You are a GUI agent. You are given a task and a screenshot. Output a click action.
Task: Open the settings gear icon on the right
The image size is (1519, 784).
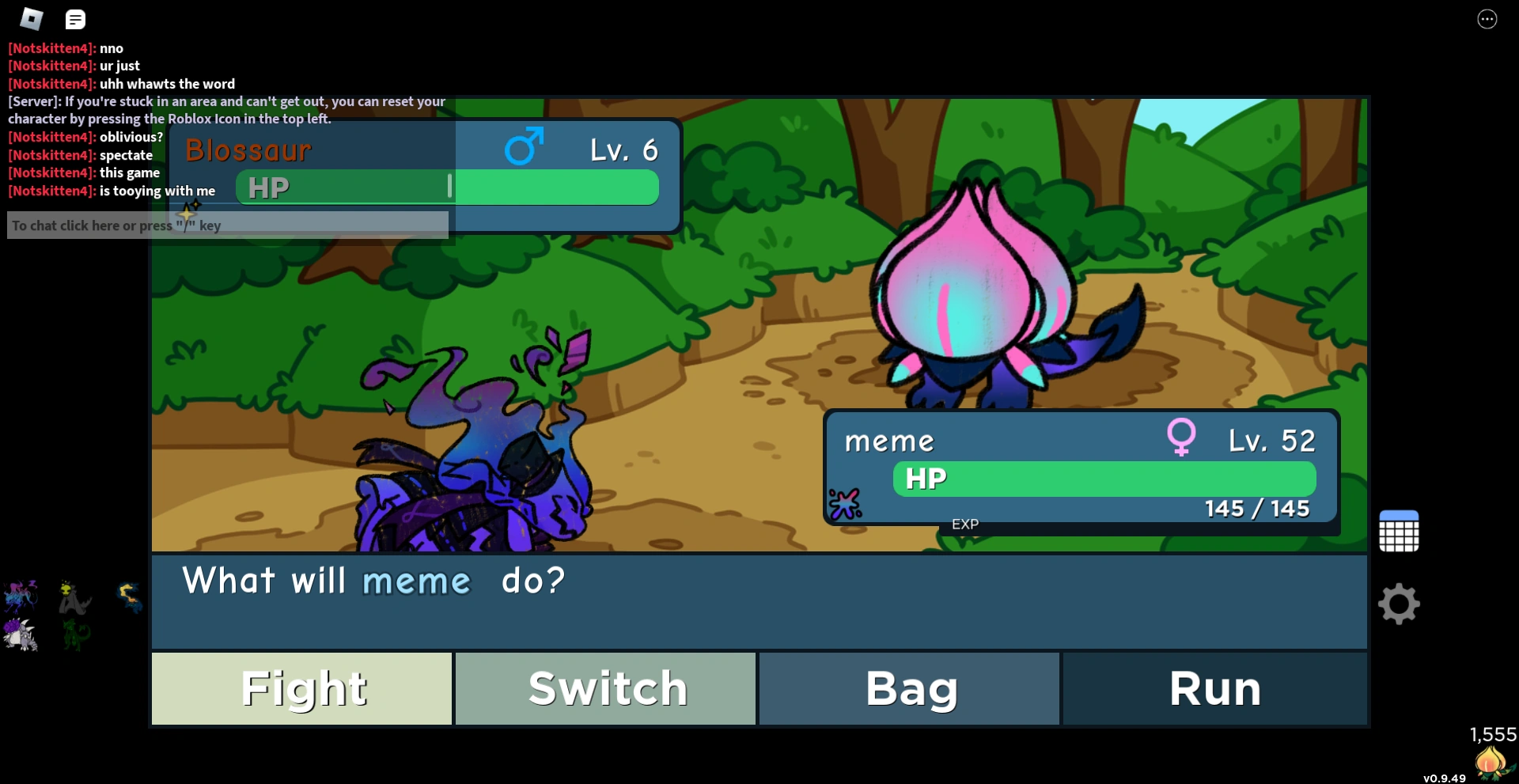[x=1398, y=604]
